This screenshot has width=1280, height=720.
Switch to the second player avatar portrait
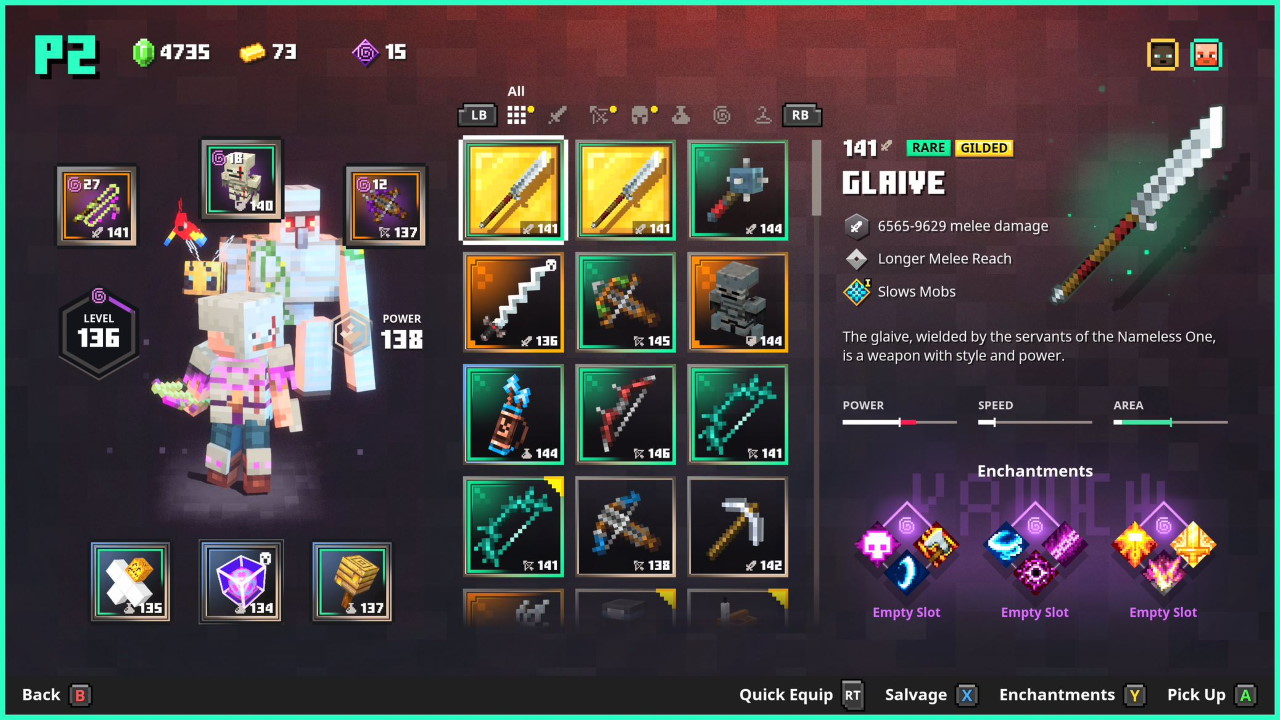coord(1205,55)
